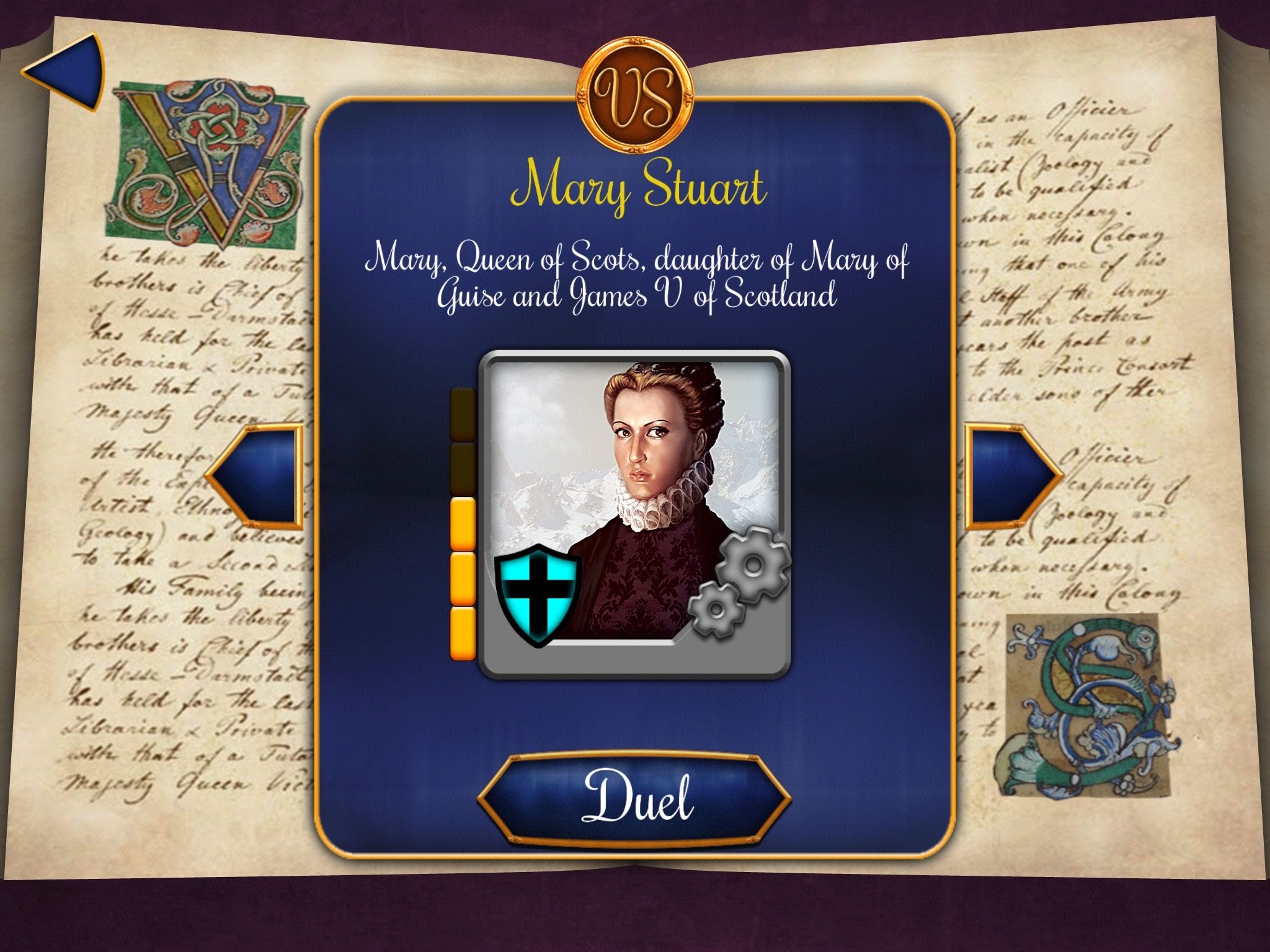Image resolution: width=1270 pixels, height=952 pixels.
Task: Click the golden frame around the VS emblem
Action: [x=635, y=50]
